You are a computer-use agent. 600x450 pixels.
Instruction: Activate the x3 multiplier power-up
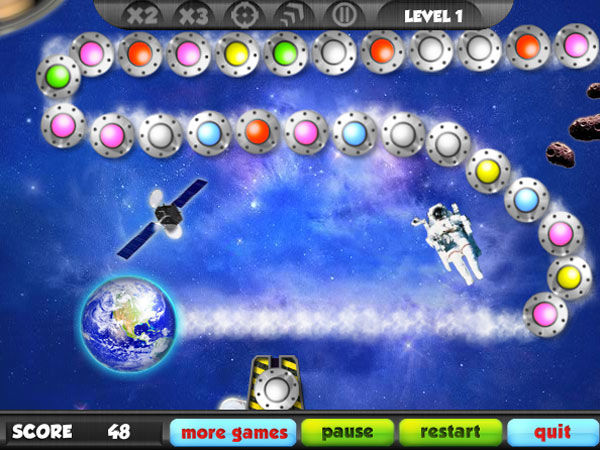point(193,17)
